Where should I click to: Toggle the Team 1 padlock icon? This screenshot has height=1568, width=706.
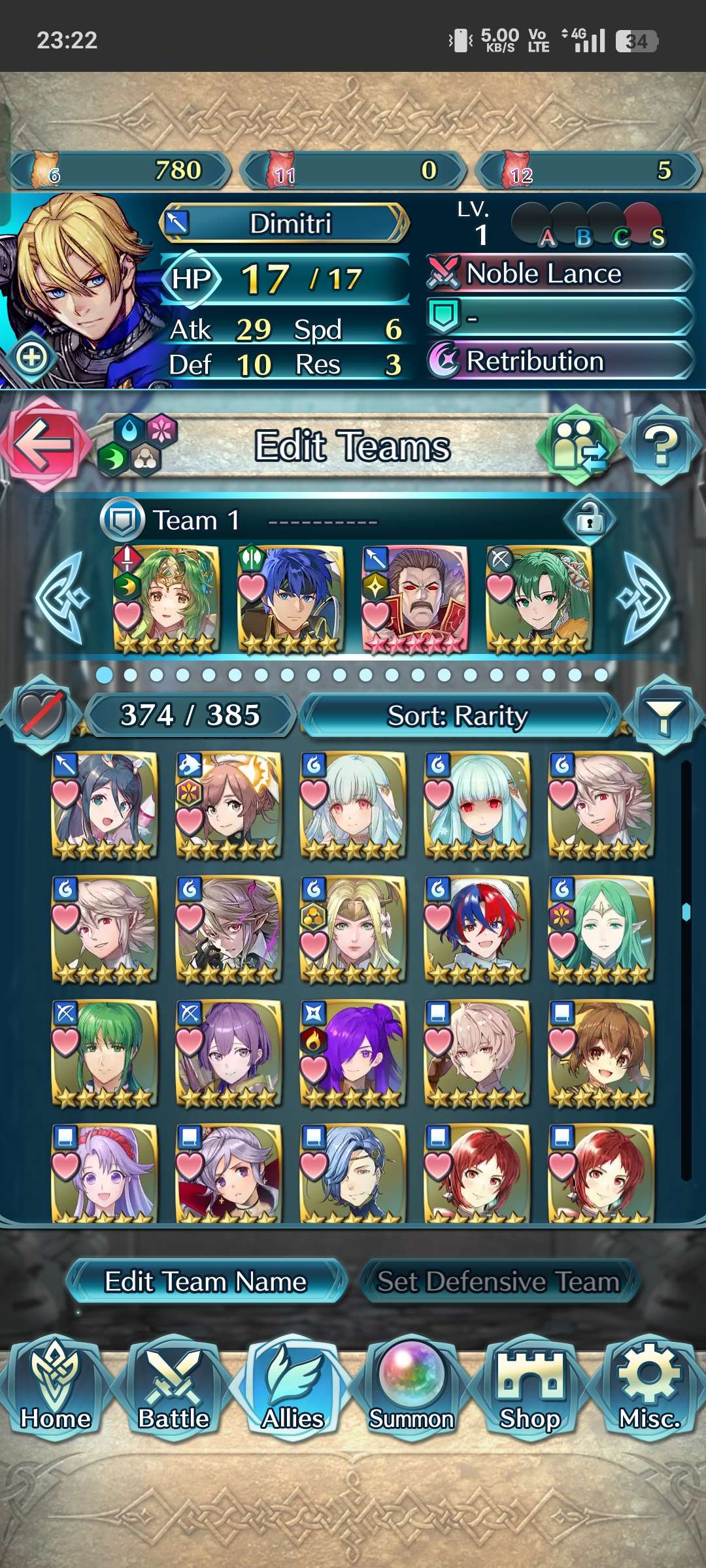589,520
